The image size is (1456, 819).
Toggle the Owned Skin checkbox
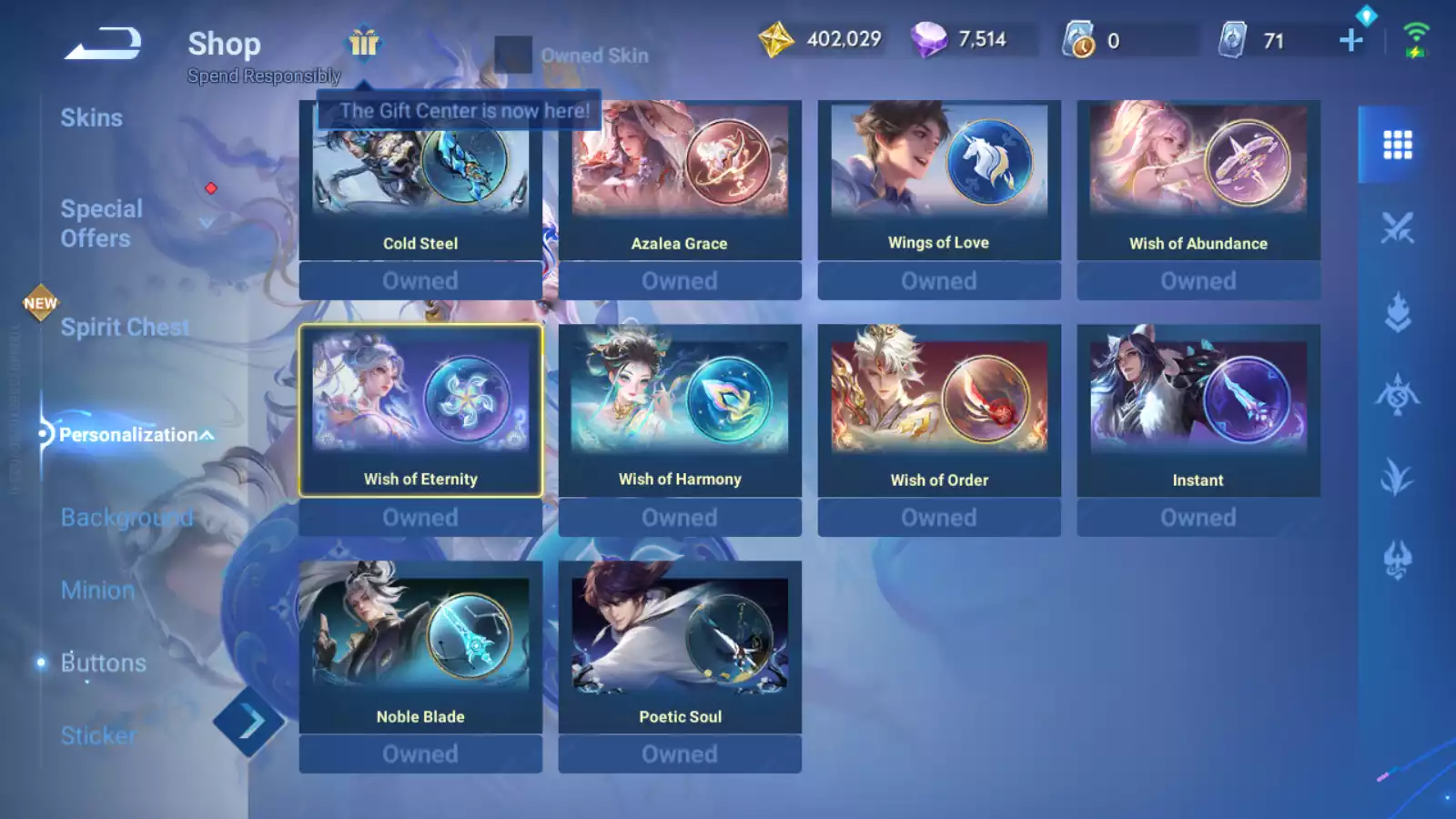click(x=513, y=55)
